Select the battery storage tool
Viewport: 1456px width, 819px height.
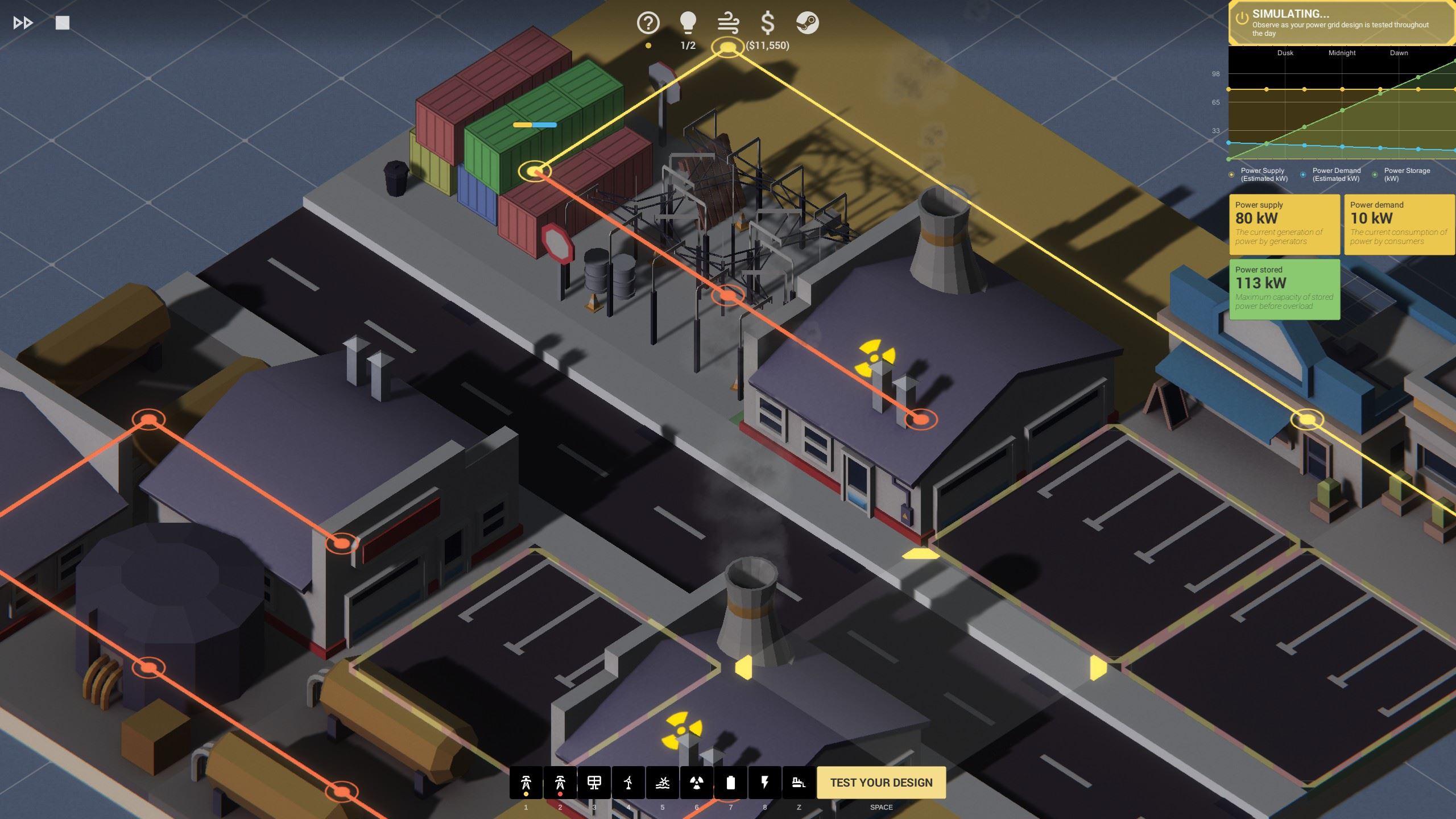click(x=731, y=783)
